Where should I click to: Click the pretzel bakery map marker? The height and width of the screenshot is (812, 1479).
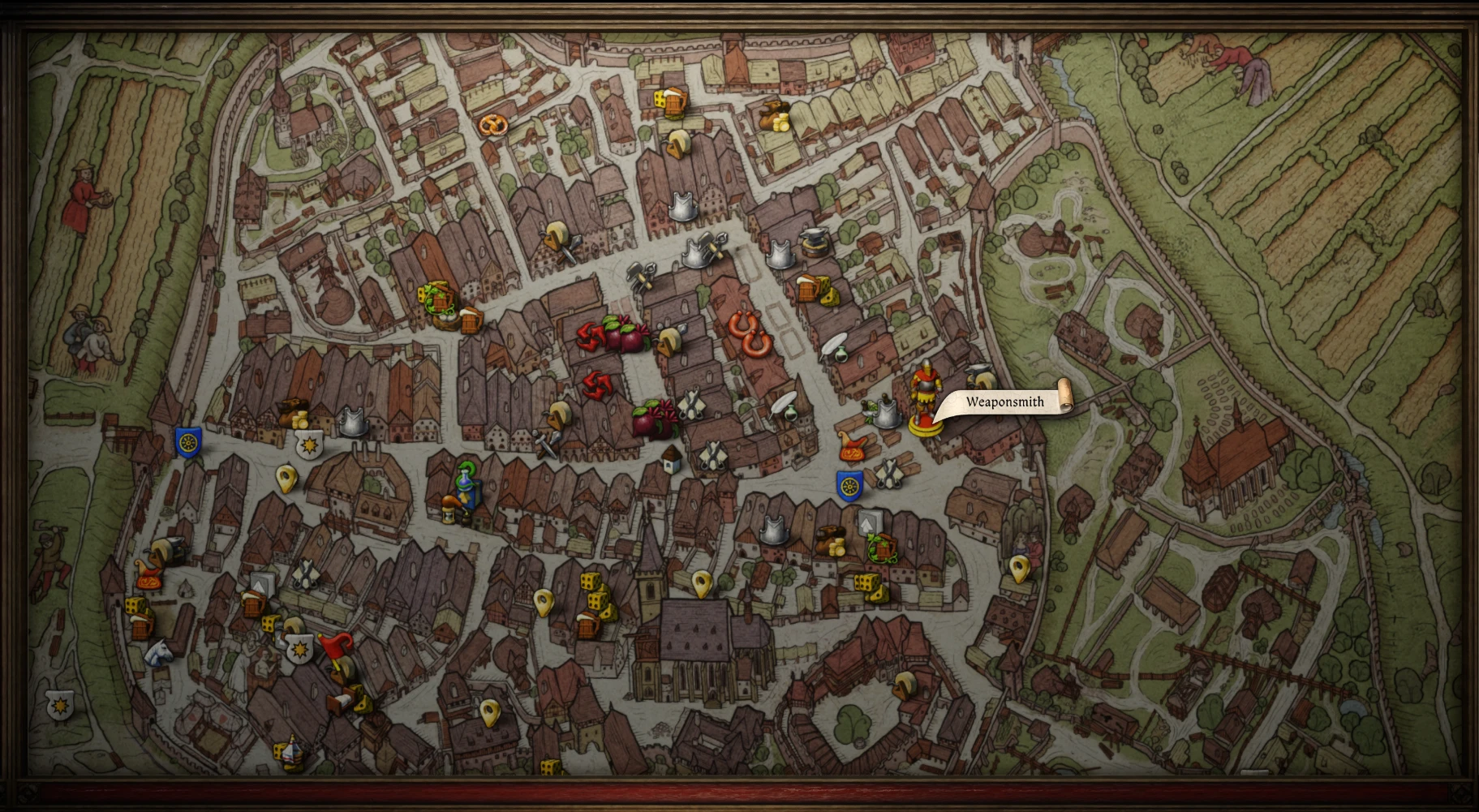(x=492, y=124)
